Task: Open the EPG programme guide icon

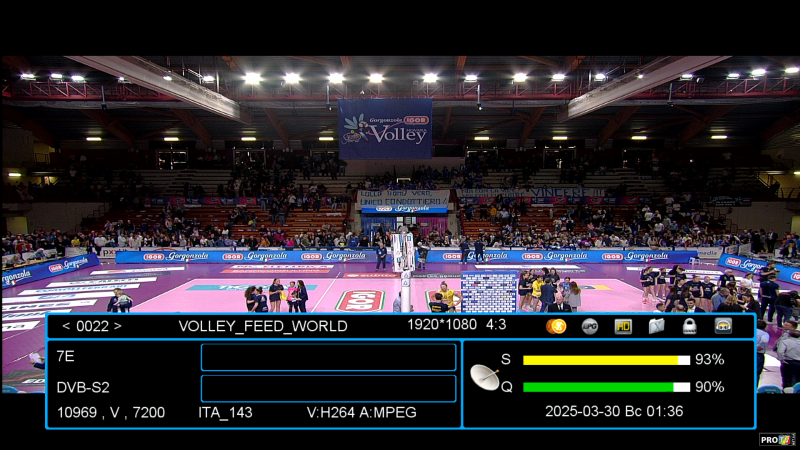Action: (590, 326)
